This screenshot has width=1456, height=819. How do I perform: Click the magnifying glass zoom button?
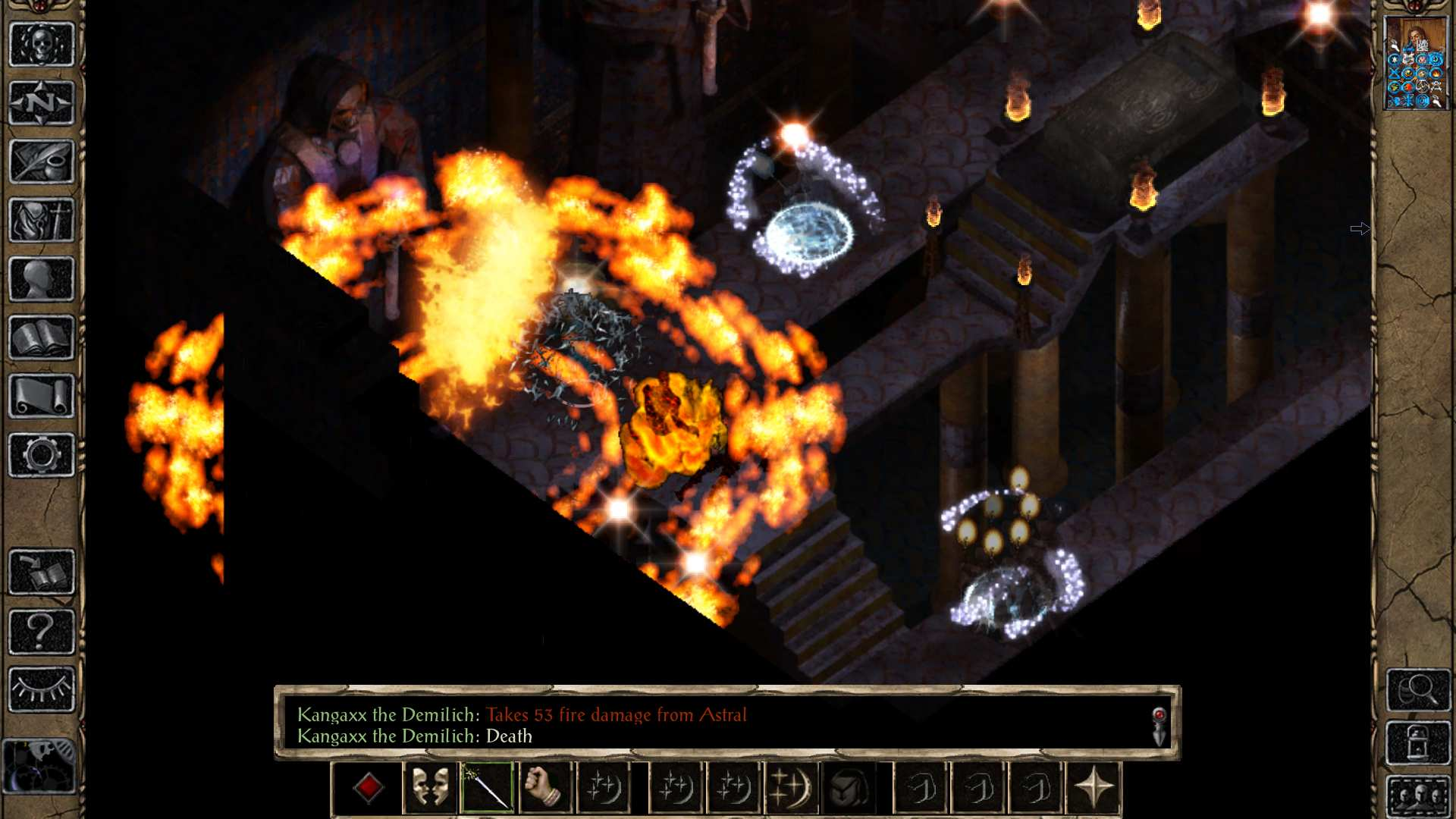(x=1418, y=689)
